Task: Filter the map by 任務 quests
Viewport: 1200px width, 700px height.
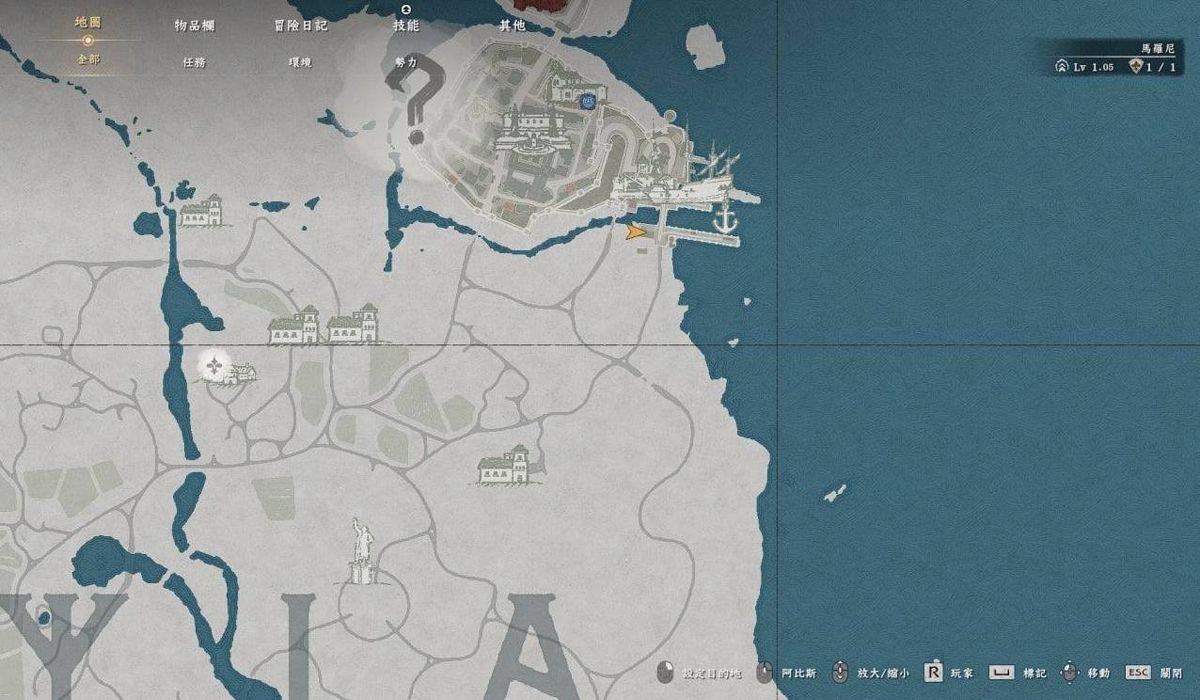Action: click(x=194, y=61)
